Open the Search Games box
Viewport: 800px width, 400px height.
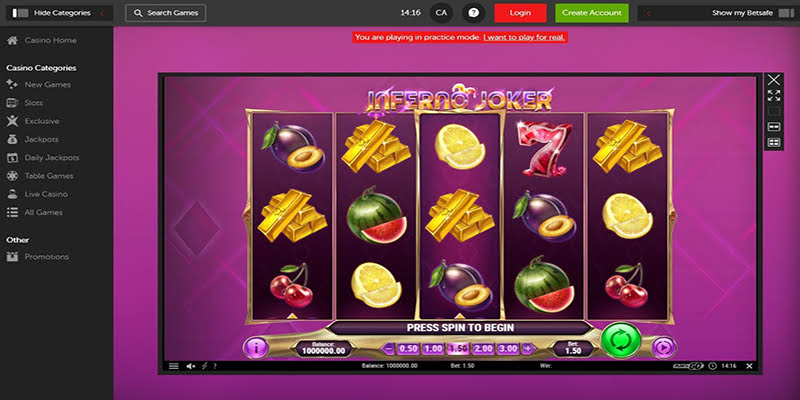[x=166, y=13]
